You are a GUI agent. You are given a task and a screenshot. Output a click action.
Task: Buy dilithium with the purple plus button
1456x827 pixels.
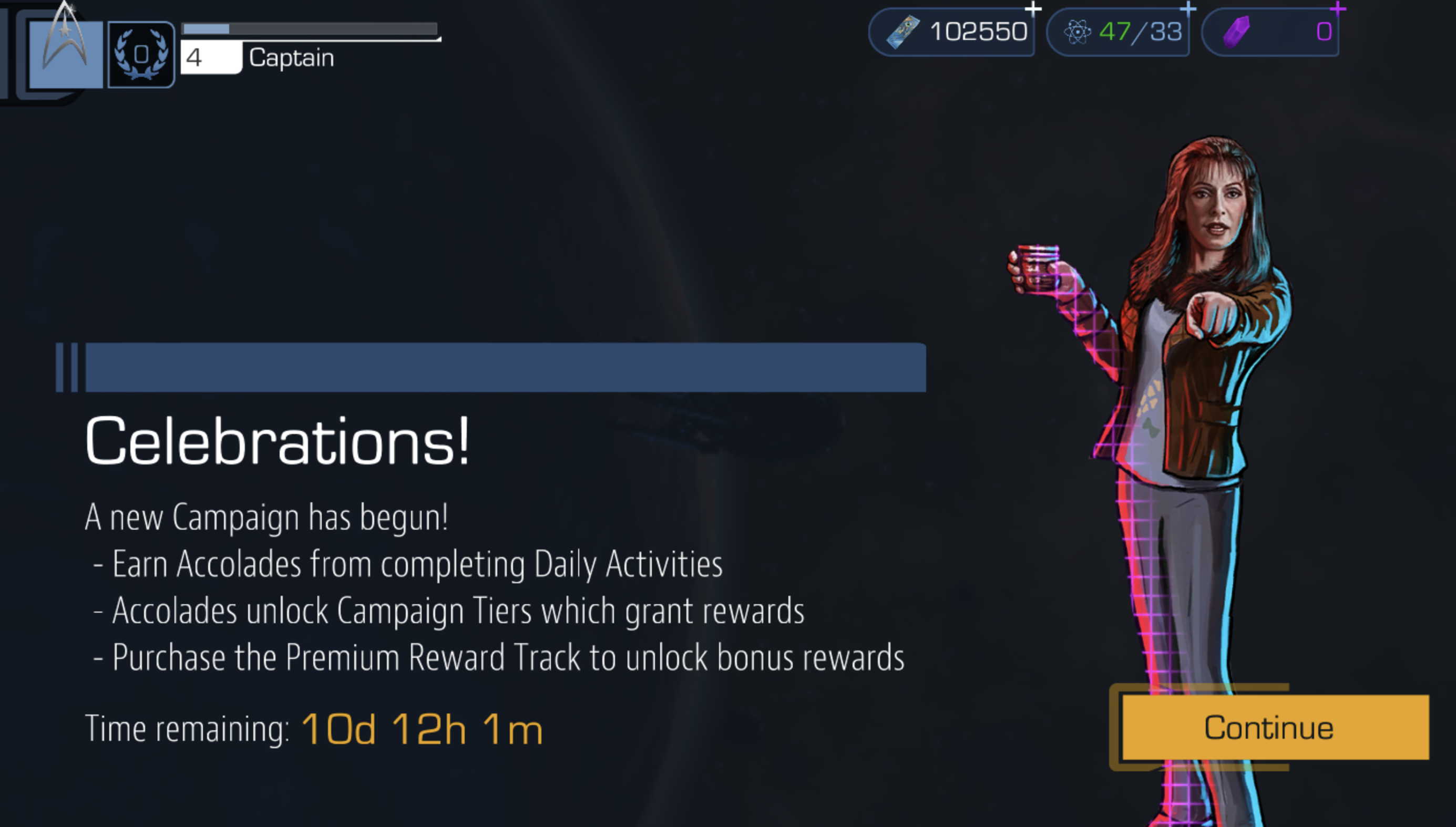[1338, 9]
